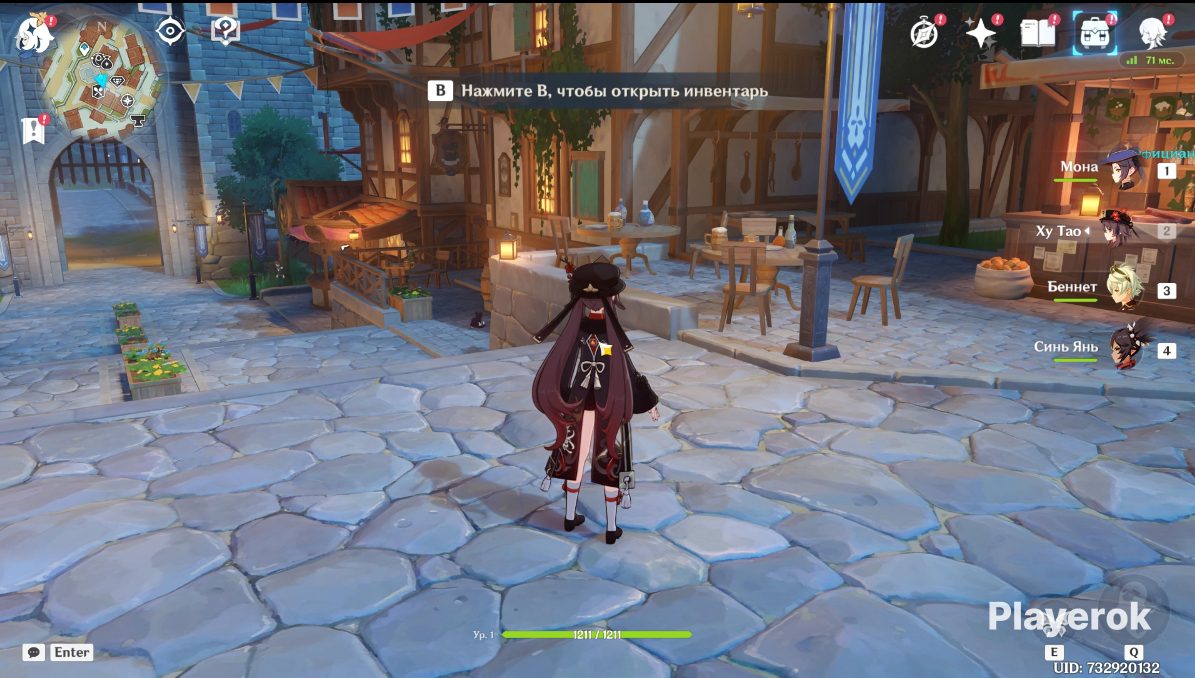Screen dimensions: 1195x678
Task: Open the Adventurer Handbook book icon
Action: [x=1038, y=33]
